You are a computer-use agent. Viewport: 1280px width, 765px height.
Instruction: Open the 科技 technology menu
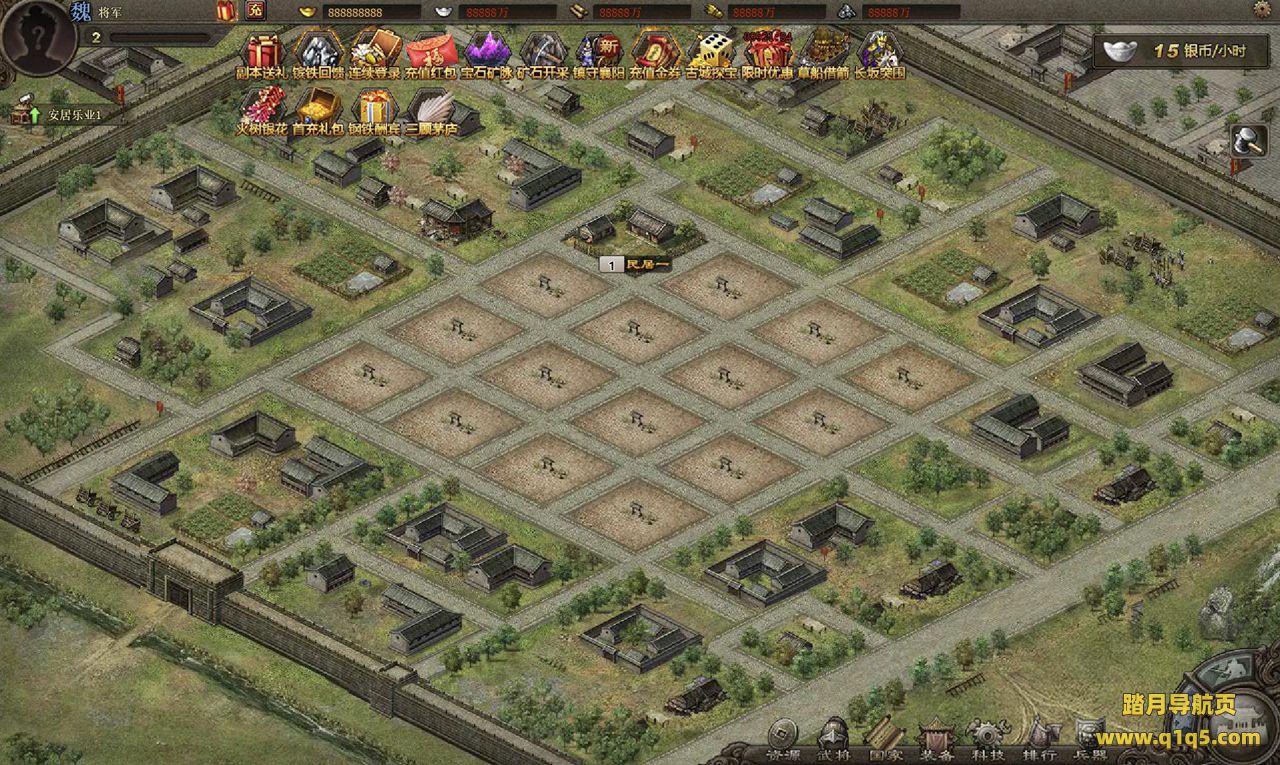coord(989,739)
